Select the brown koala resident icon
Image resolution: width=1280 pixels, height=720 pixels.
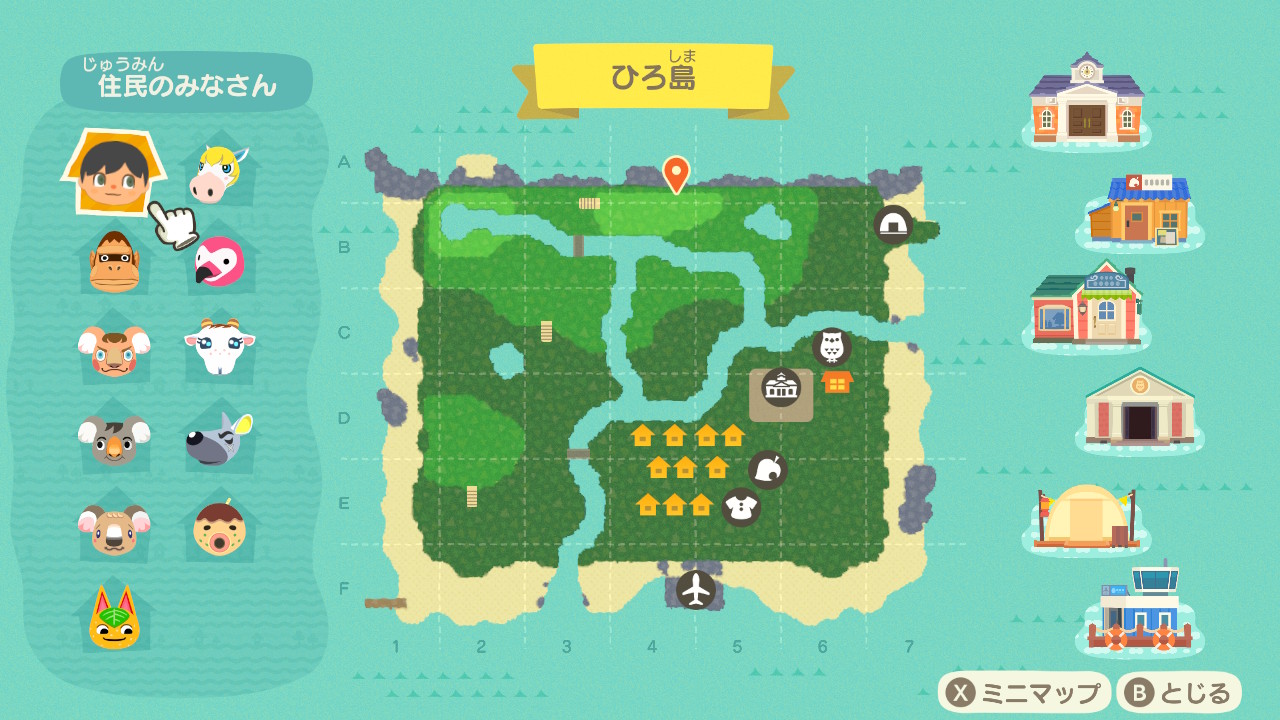pyautogui.click(x=114, y=527)
